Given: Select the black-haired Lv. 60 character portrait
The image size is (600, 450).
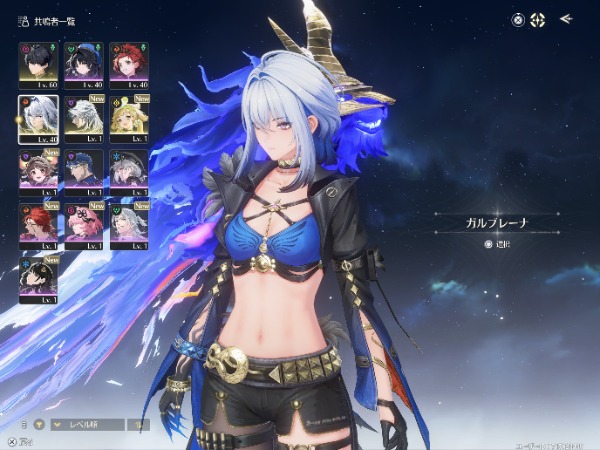Looking at the screenshot, I should tap(37, 64).
